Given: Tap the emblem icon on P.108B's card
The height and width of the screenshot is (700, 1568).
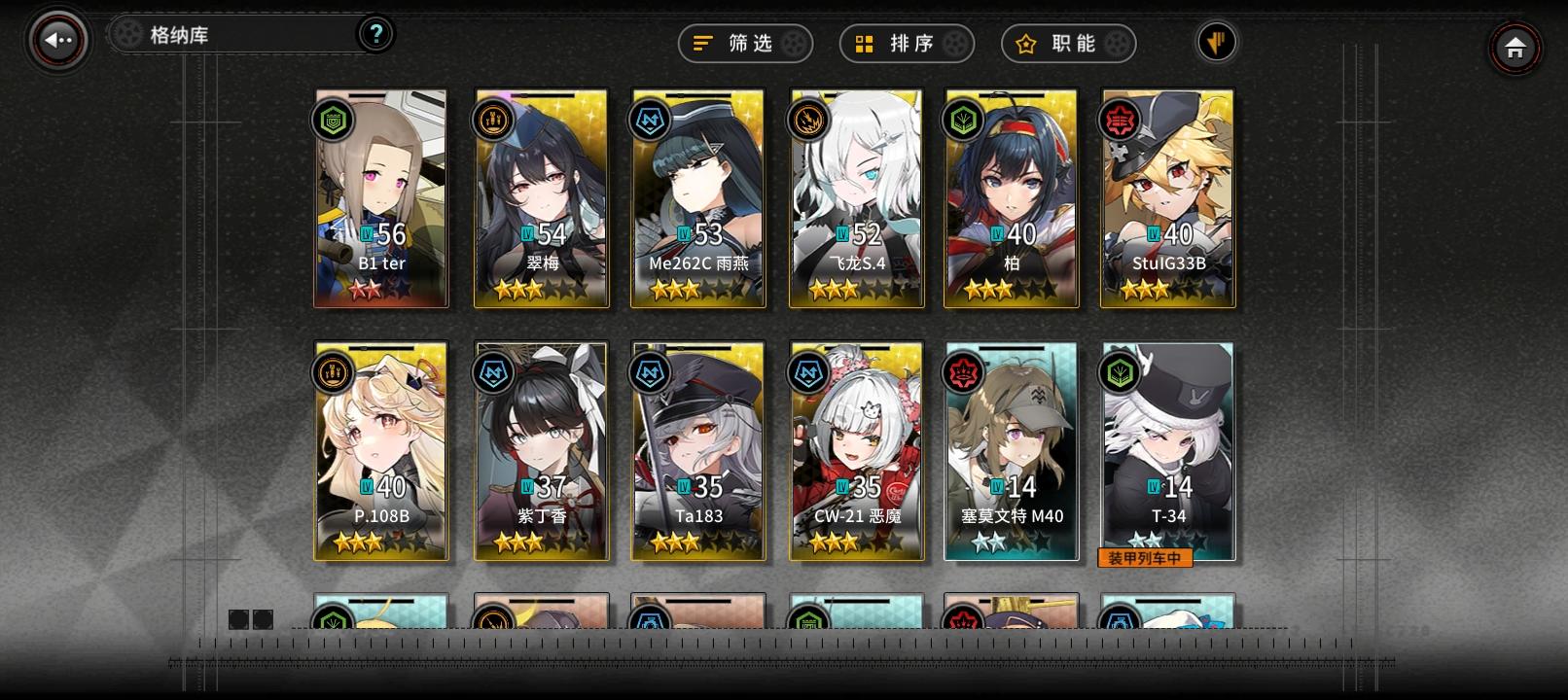Looking at the screenshot, I should tap(332, 374).
